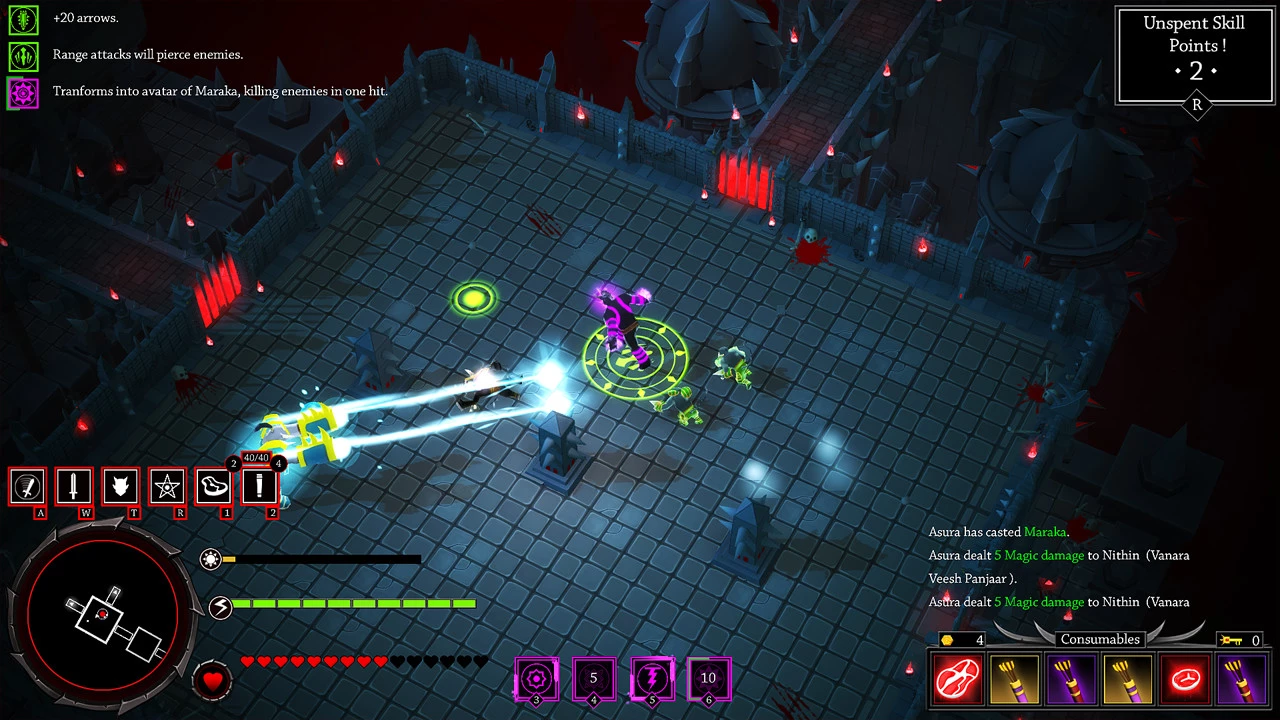
Task: Click the round red heart icon
Action: click(212, 681)
